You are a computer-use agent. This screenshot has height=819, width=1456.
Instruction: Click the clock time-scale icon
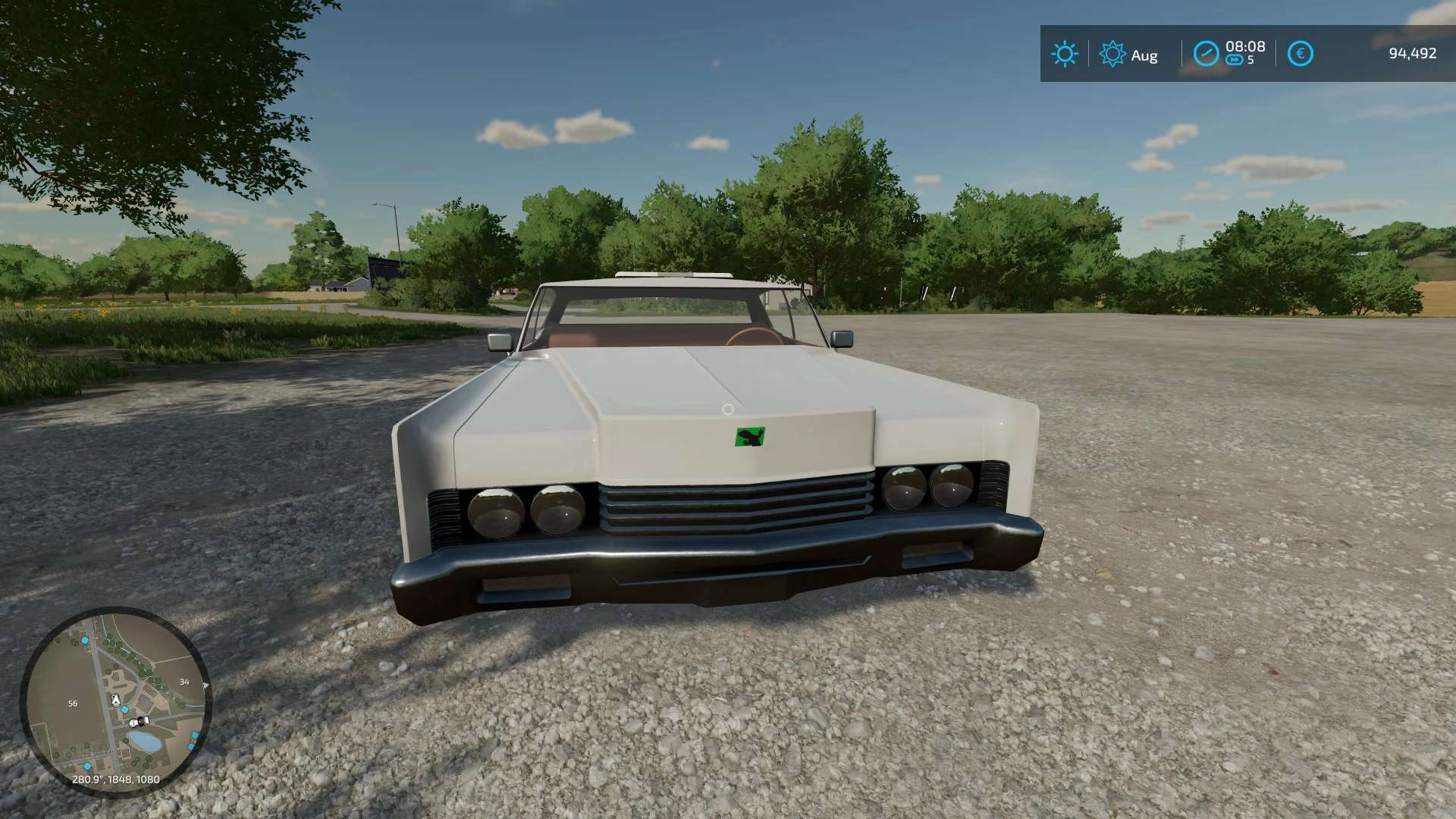(x=1206, y=54)
